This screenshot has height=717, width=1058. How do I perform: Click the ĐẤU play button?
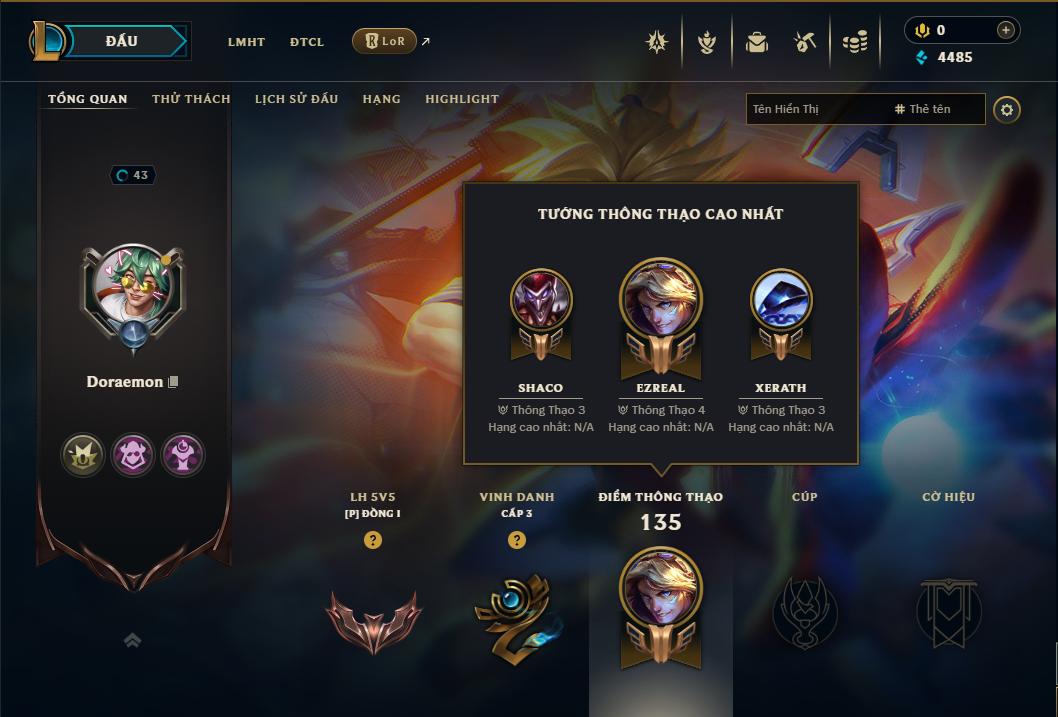(x=121, y=41)
